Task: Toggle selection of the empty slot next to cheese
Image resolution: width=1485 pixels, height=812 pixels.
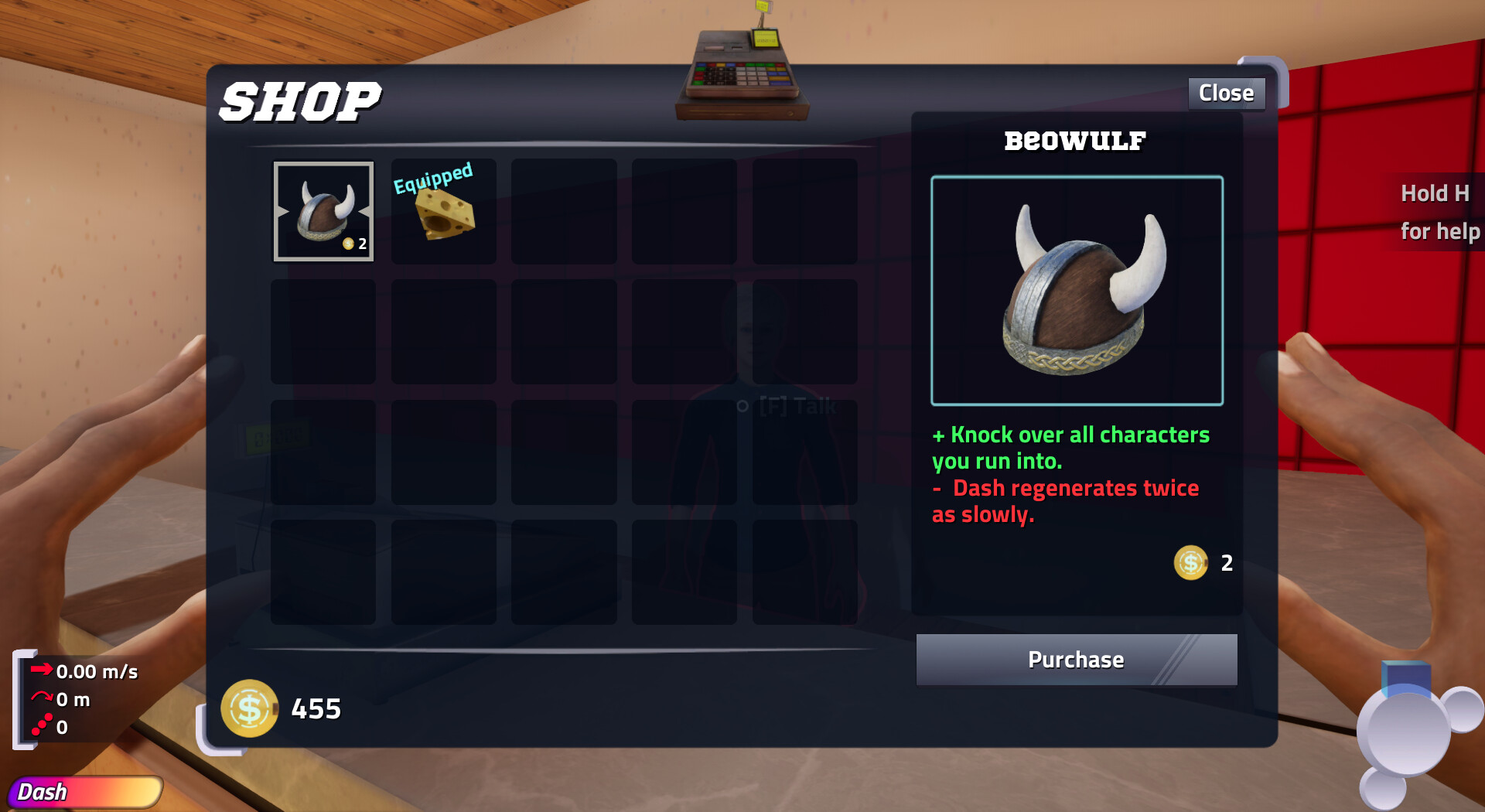Action: pyautogui.click(x=563, y=210)
